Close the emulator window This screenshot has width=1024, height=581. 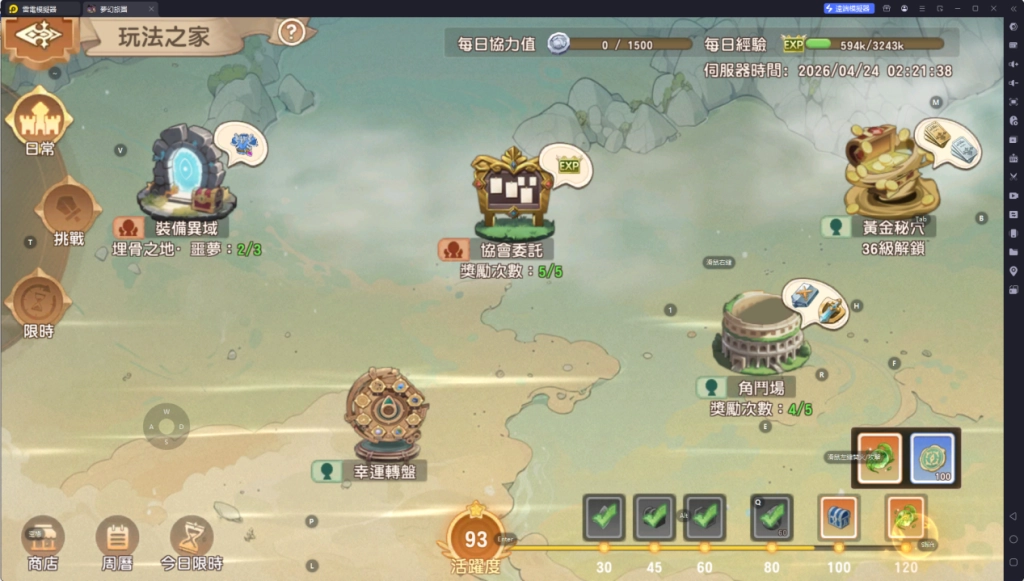[x=992, y=8]
